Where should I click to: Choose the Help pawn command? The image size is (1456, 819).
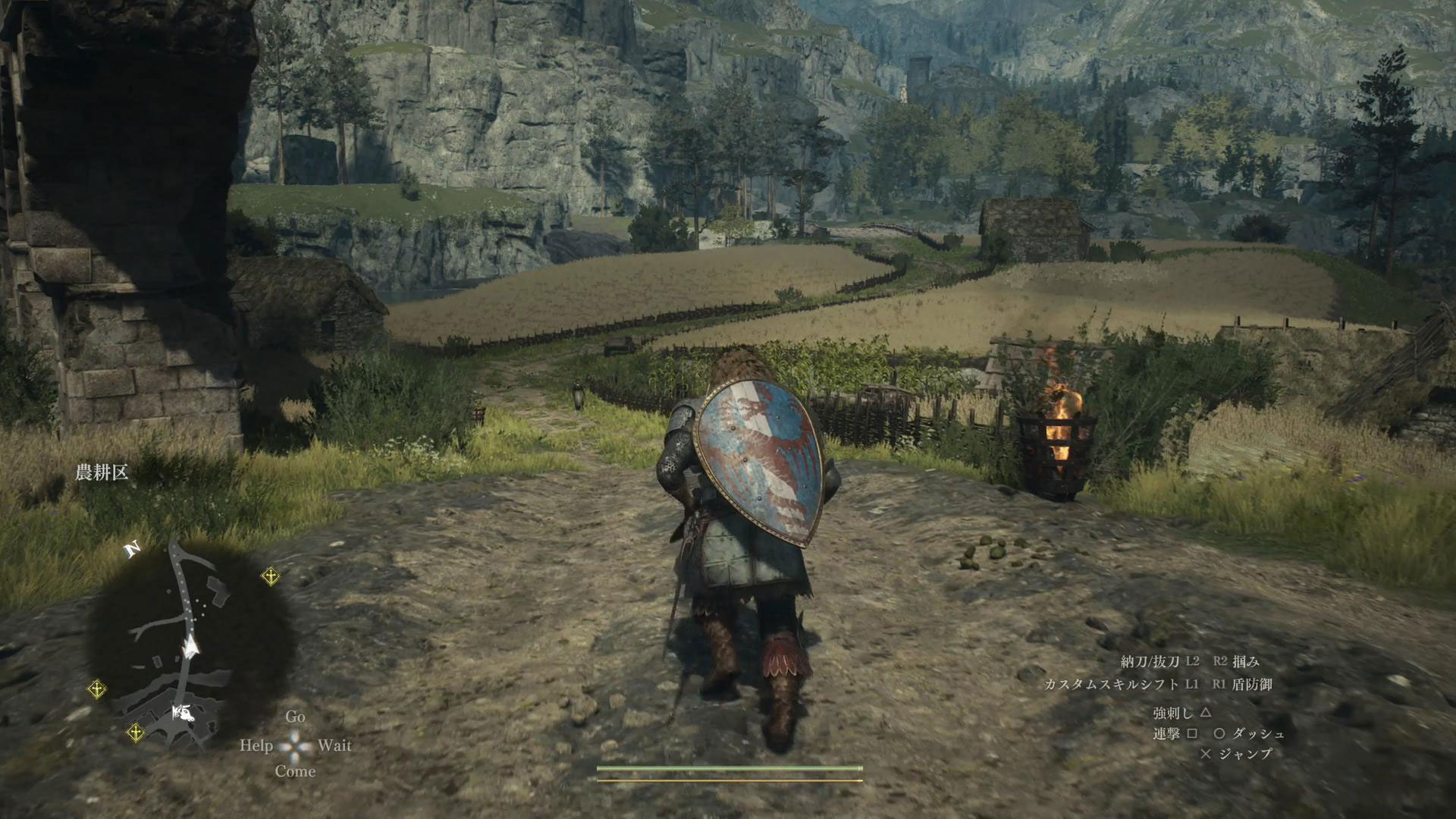256,745
